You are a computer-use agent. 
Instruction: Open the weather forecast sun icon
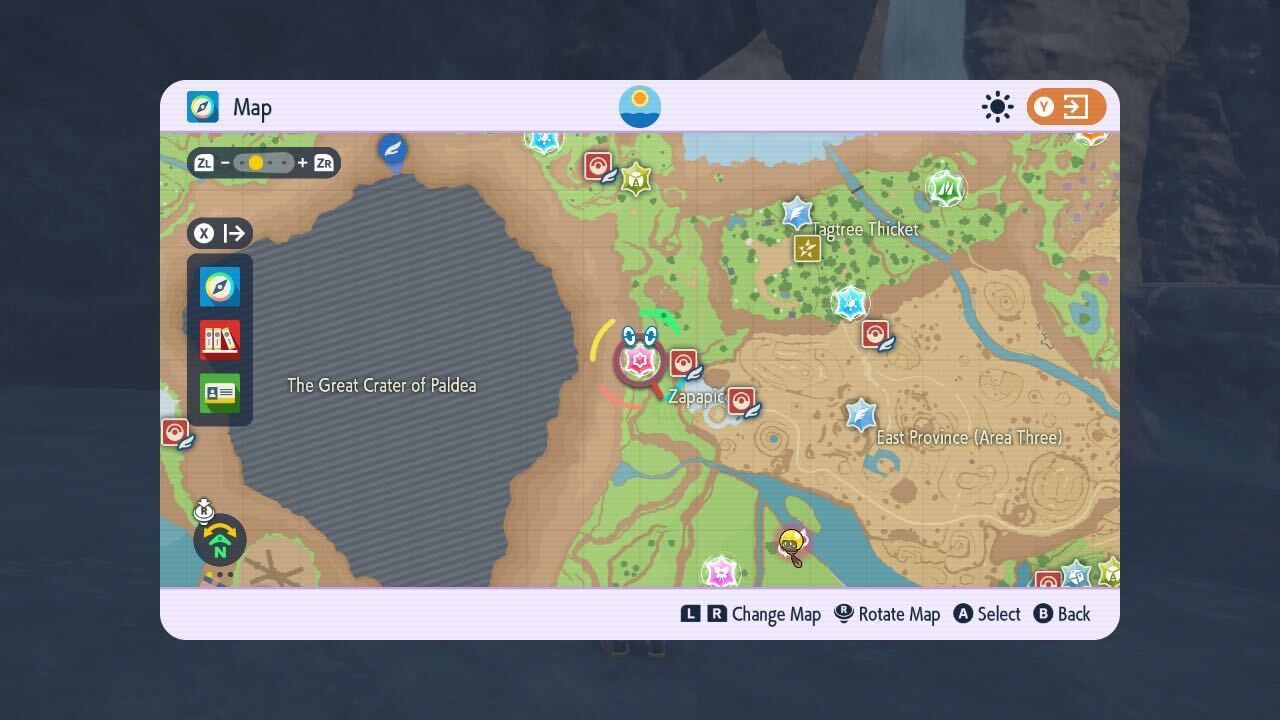(997, 106)
